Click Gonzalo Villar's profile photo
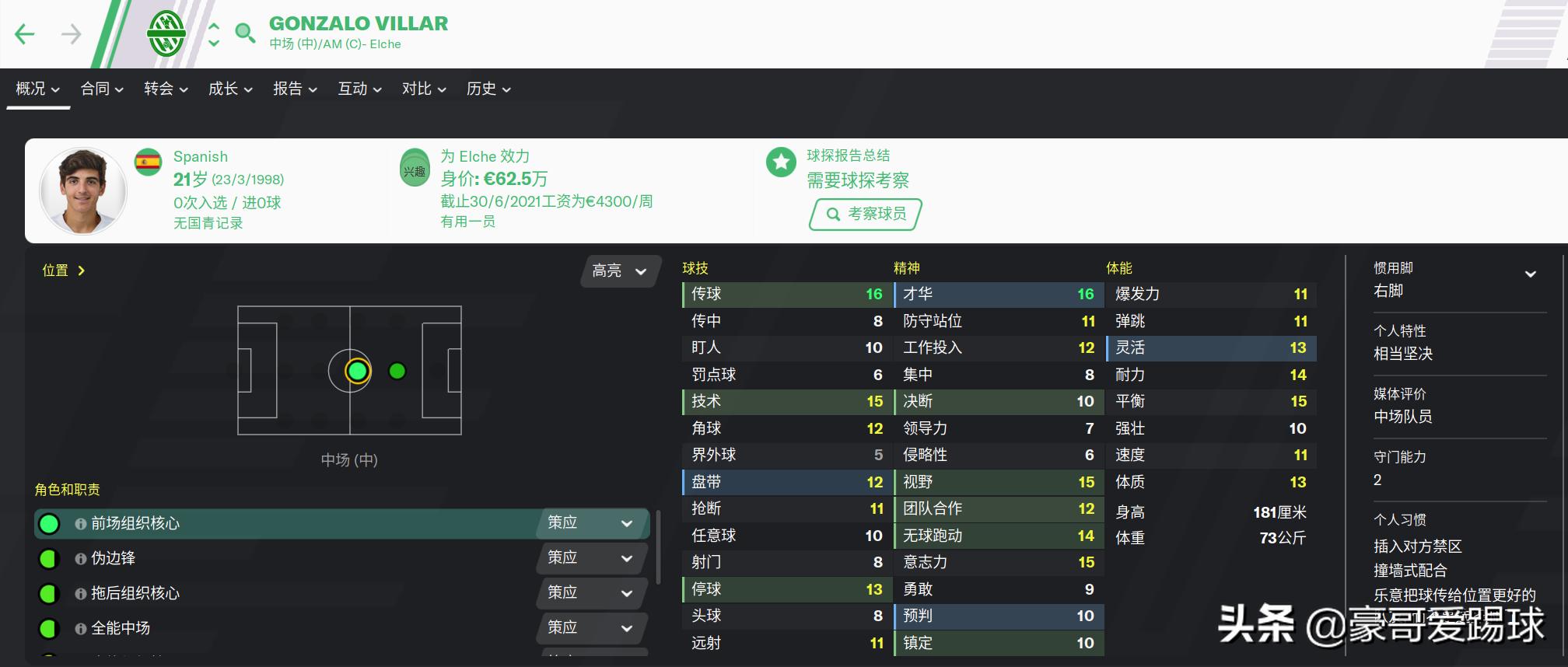 click(83, 190)
